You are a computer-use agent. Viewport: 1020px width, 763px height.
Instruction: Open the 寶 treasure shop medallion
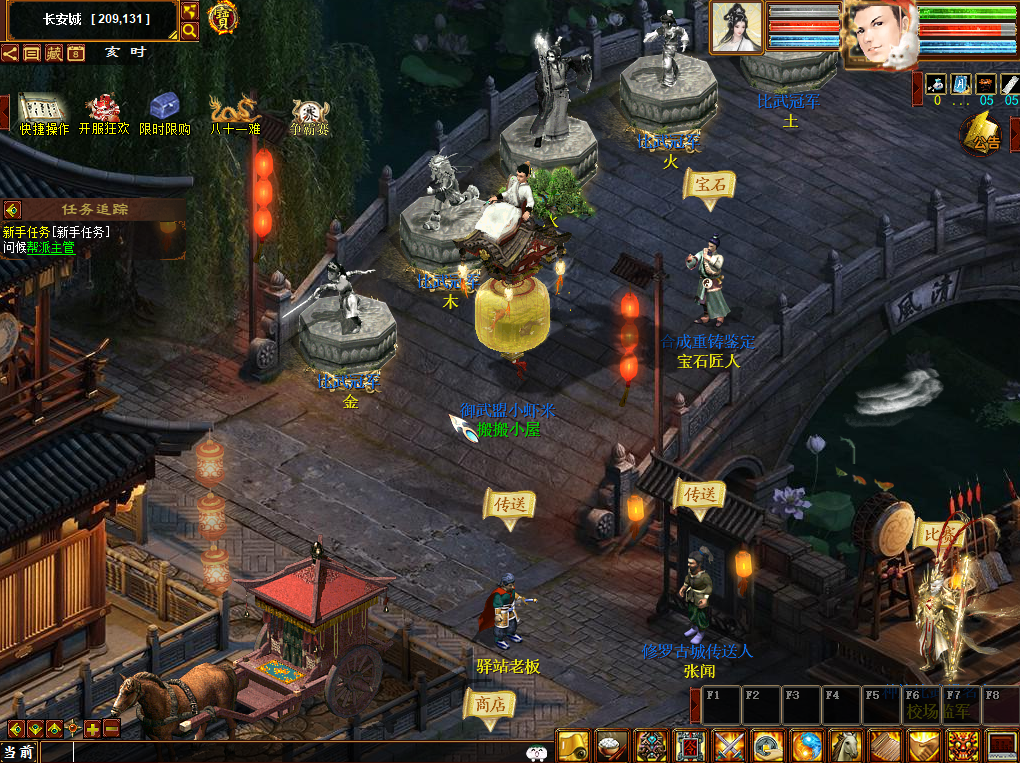(x=223, y=18)
